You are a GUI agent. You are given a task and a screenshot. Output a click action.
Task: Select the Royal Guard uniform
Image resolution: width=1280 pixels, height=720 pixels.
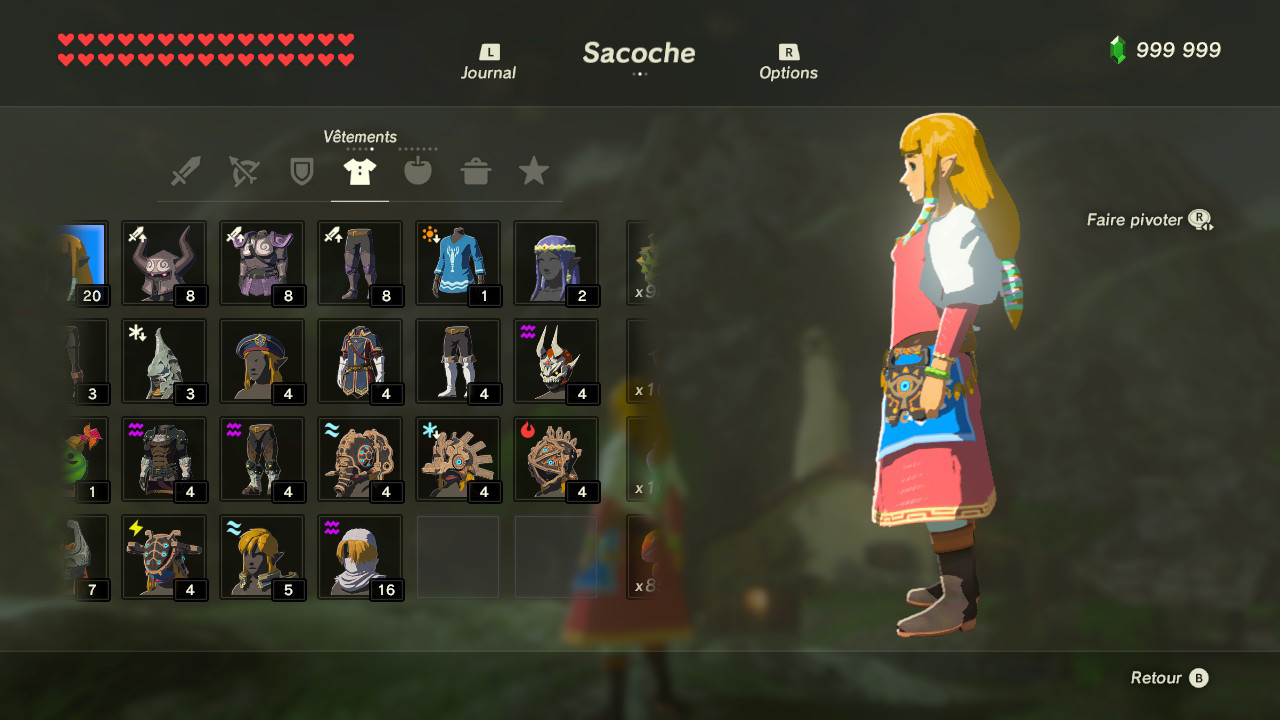pos(360,360)
